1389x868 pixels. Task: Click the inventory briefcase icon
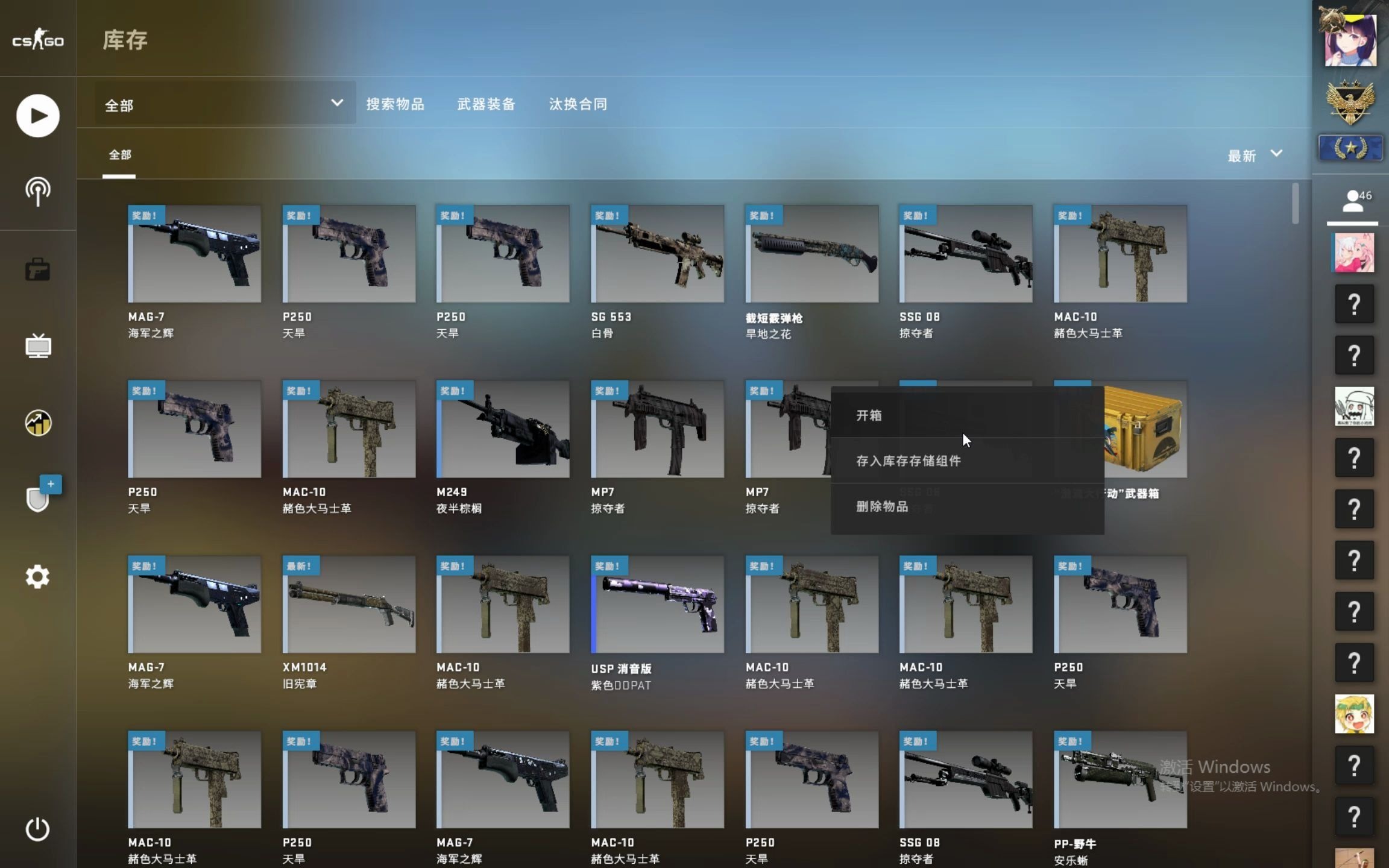tap(37, 269)
